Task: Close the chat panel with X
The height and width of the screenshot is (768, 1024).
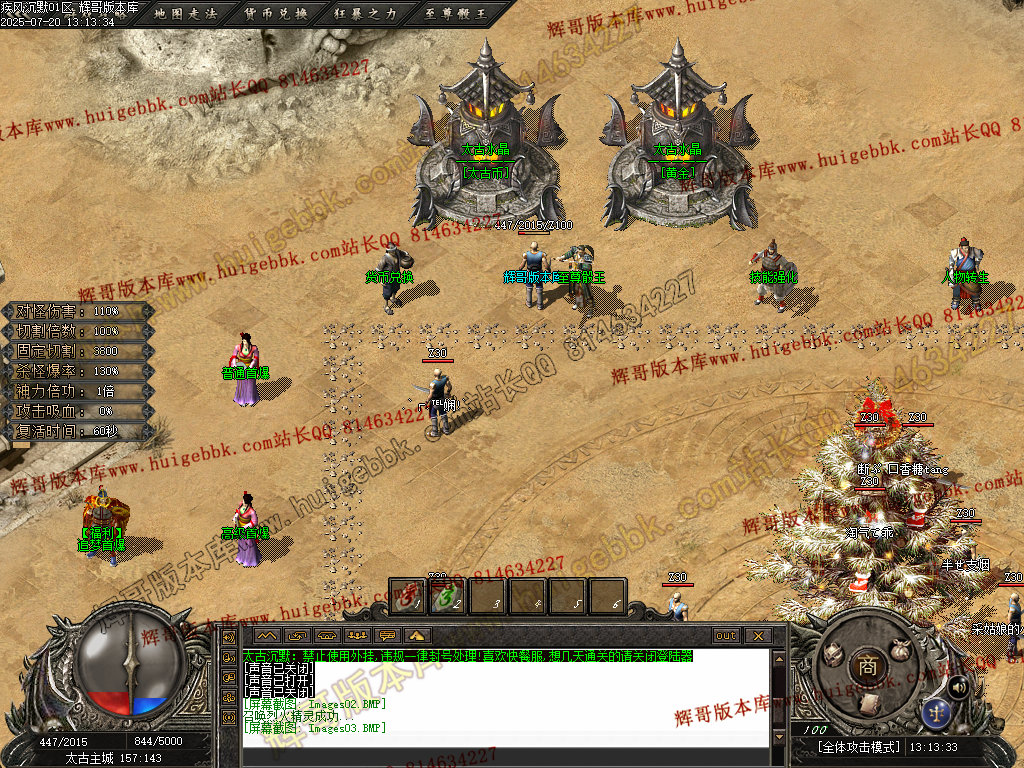Action: [758, 636]
